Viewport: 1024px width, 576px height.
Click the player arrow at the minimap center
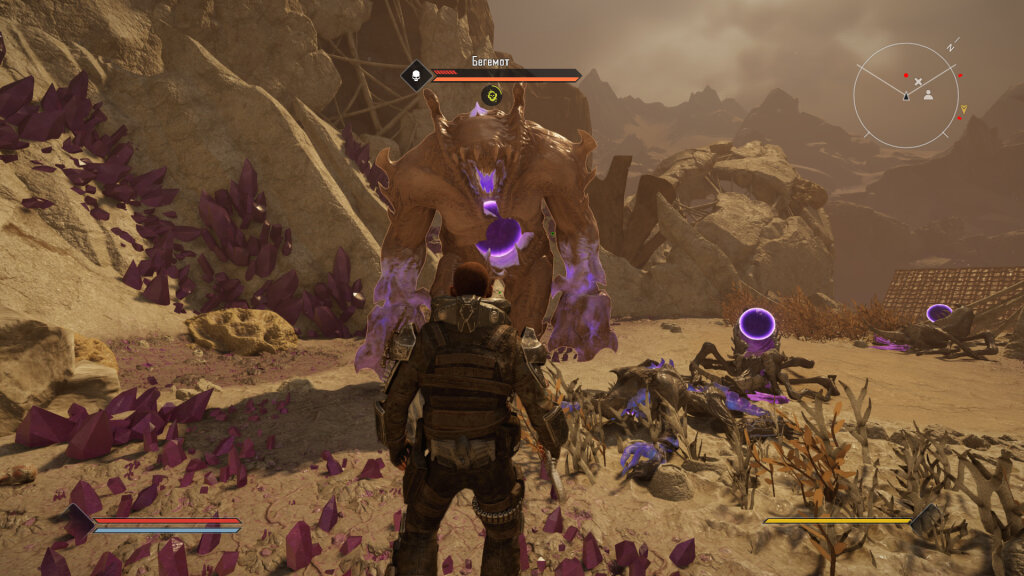[x=906, y=96]
